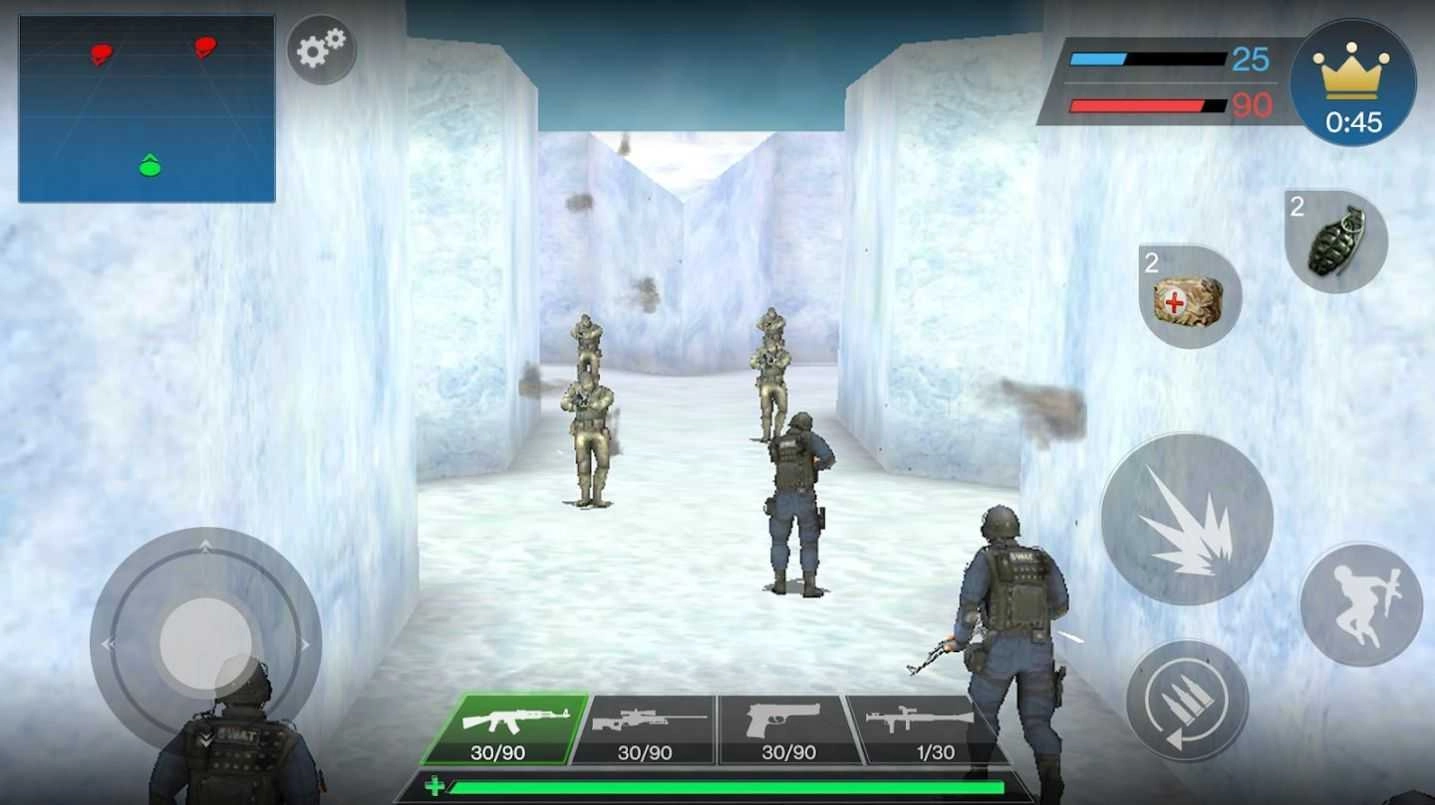Tap the grenade count badge showing 2
Image resolution: width=1435 pixels, height=805 pixels.
pyautogui.click(x=1296, y=210)
